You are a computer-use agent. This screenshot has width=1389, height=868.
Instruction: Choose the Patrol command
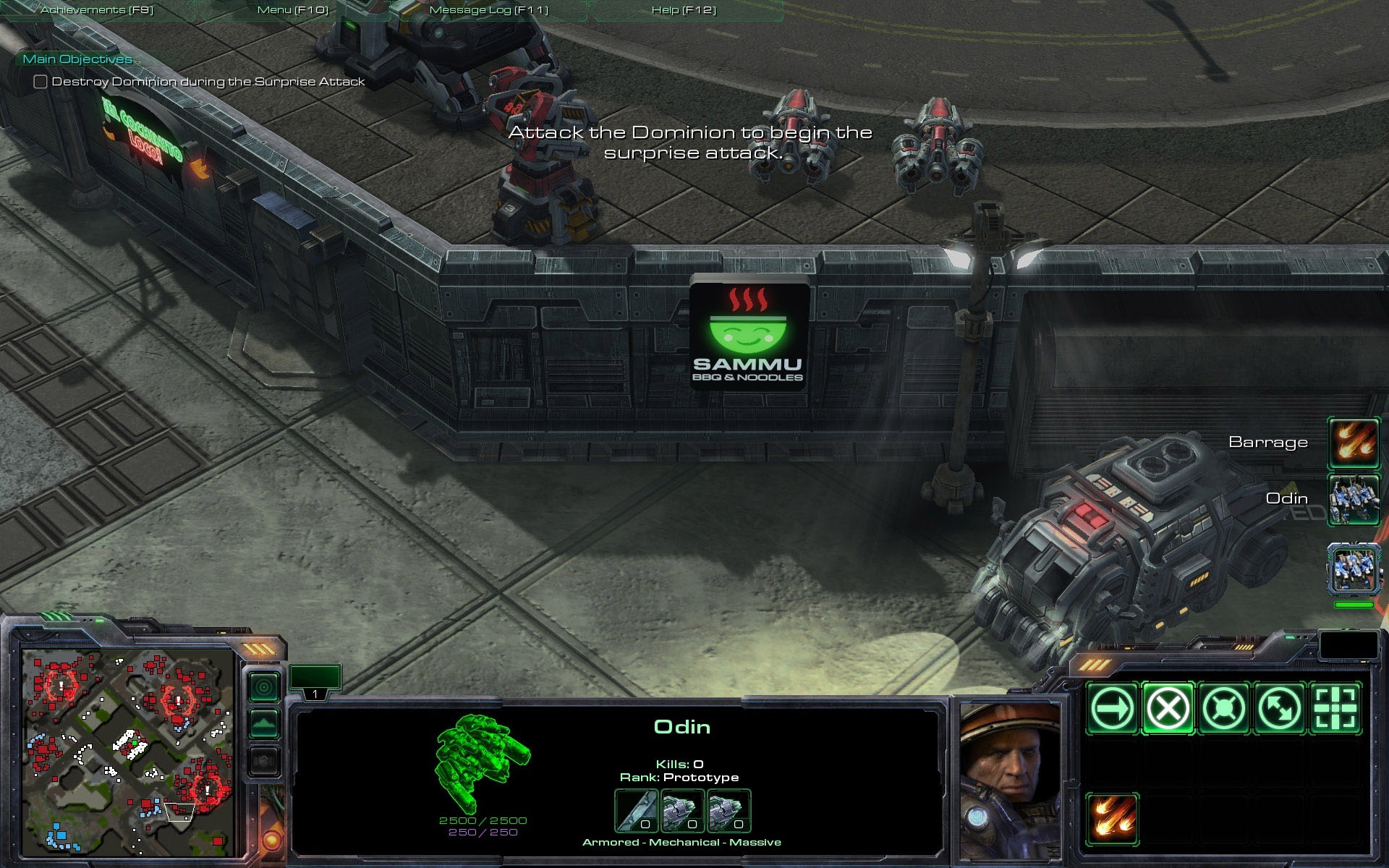click(x=1279, y=708)
